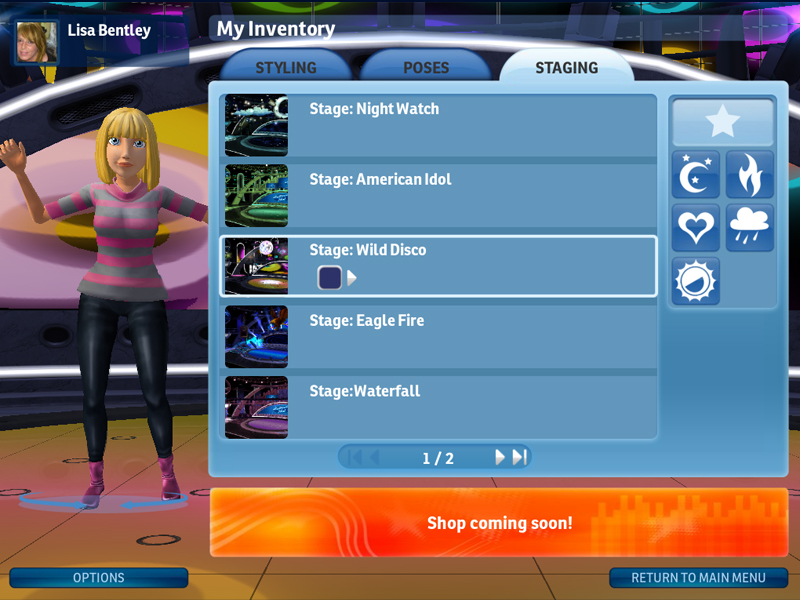Click the small arrow beside the Wild Disco swatch
Image resolution: width=800 pixels, height=600 pixels.
tap(352, 278)
